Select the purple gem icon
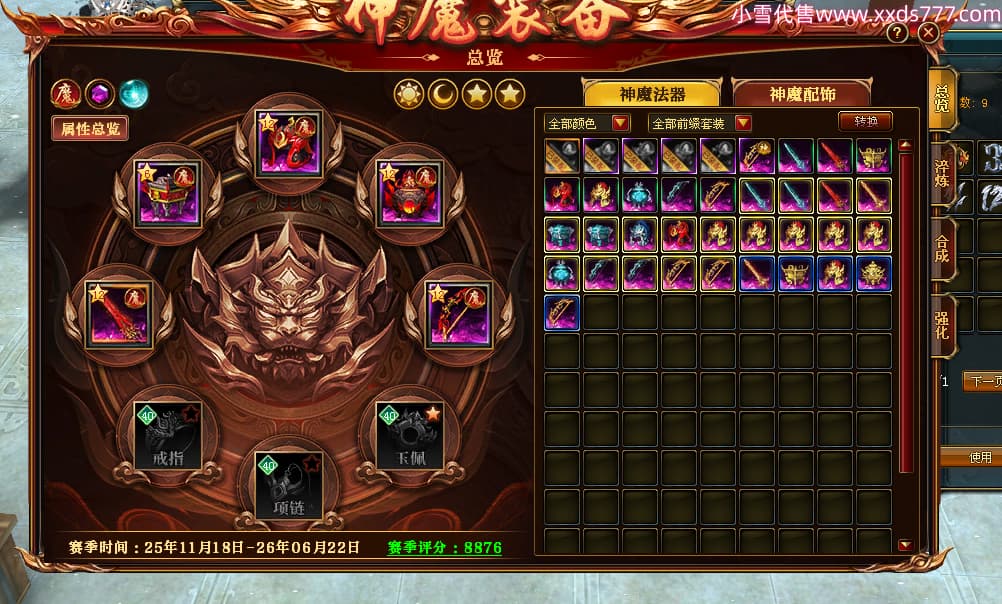The image size is (1002, 604). point(99,94)
